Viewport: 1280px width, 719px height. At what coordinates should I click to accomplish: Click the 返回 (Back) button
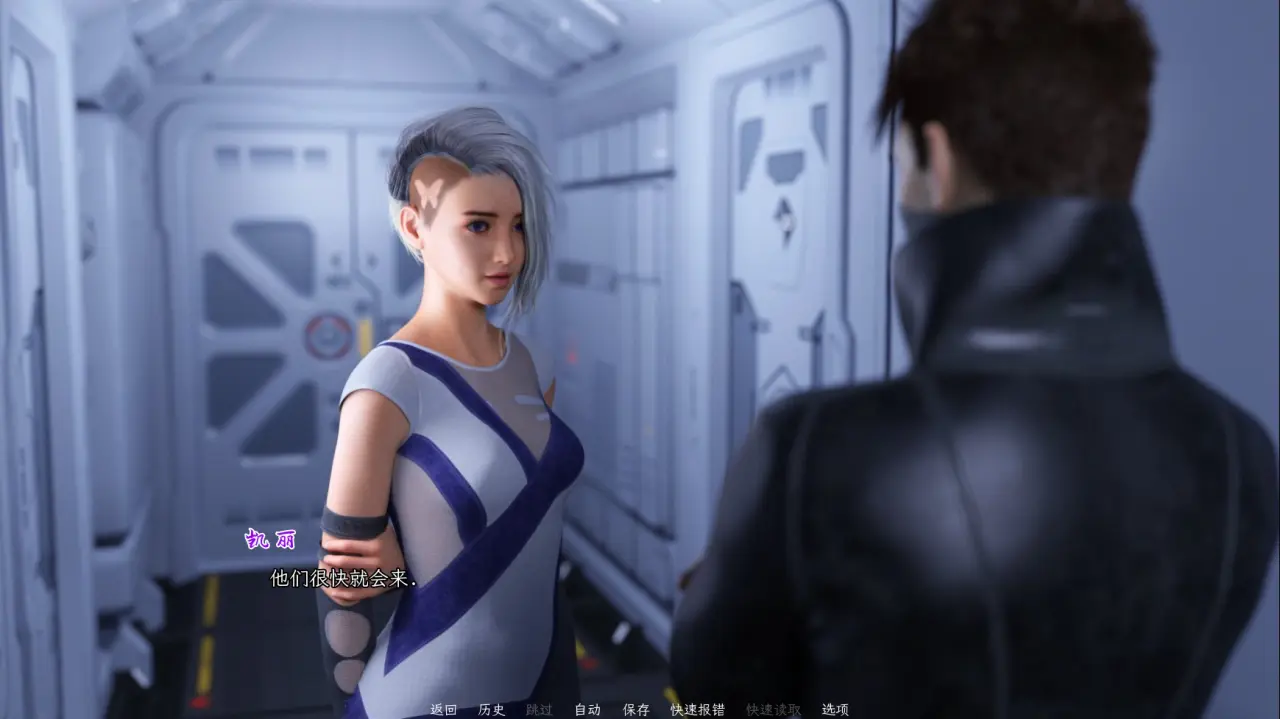pos(443,709)
